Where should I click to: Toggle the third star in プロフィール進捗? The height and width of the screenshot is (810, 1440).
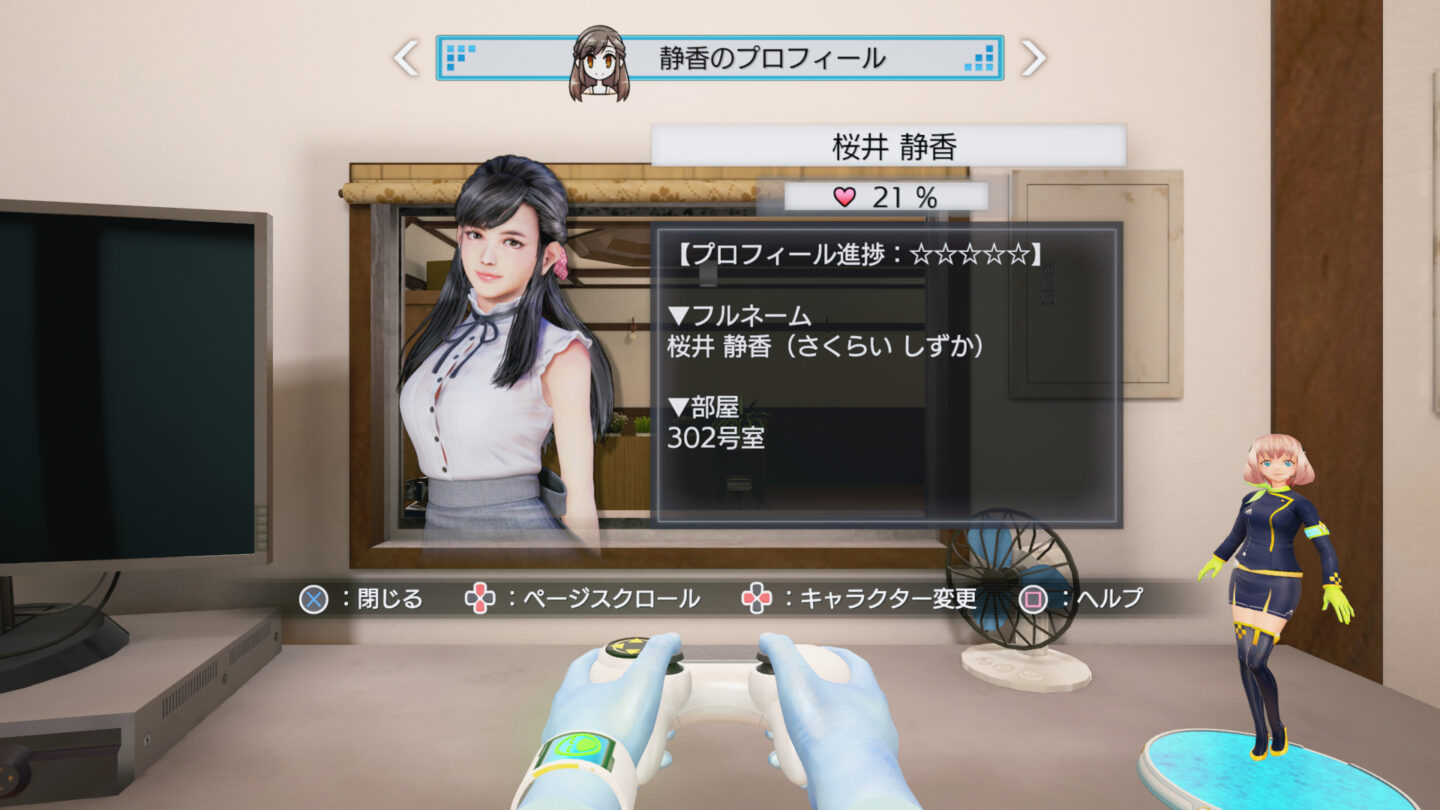[971, 254]
